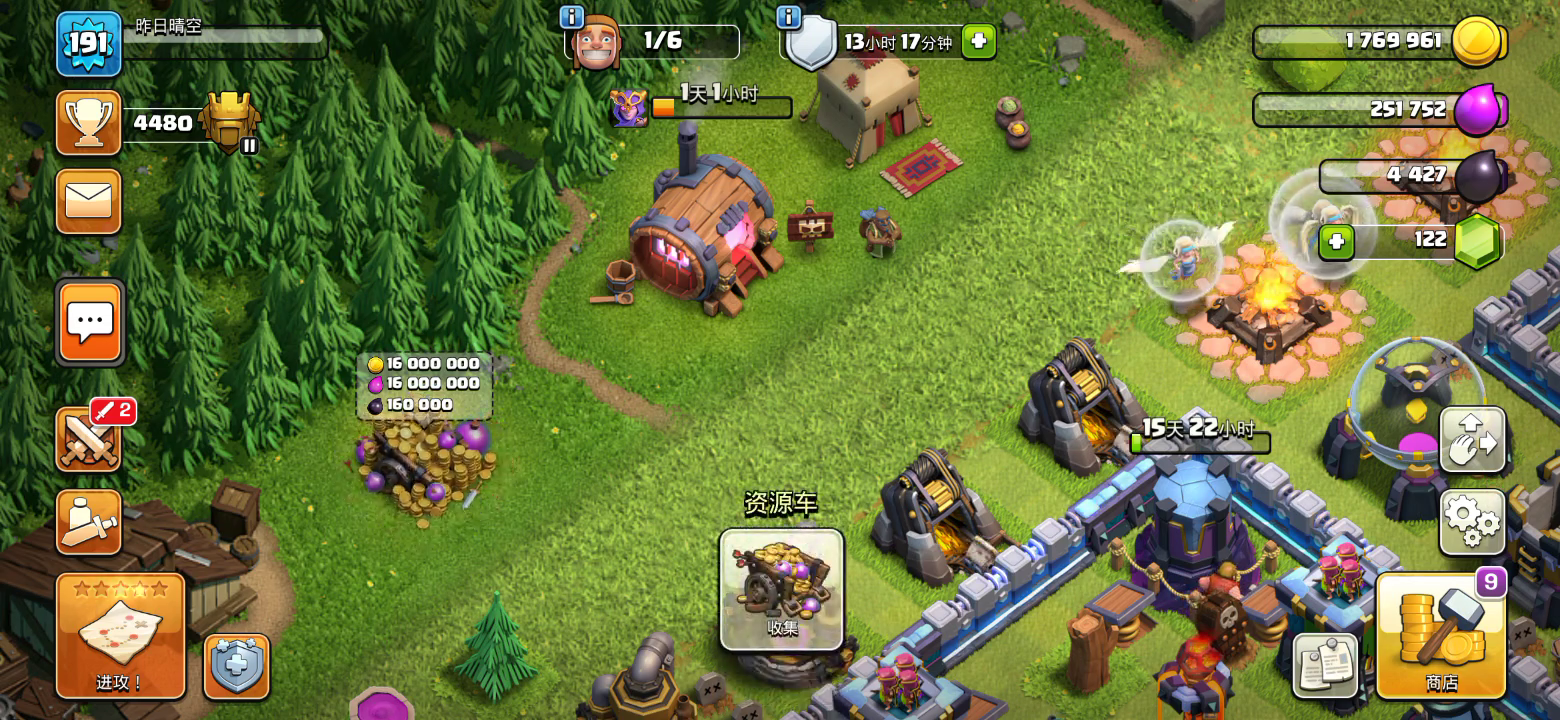Open the army training overview button
The height and width of the screenshot is (720, 1560).
[89, 522]
